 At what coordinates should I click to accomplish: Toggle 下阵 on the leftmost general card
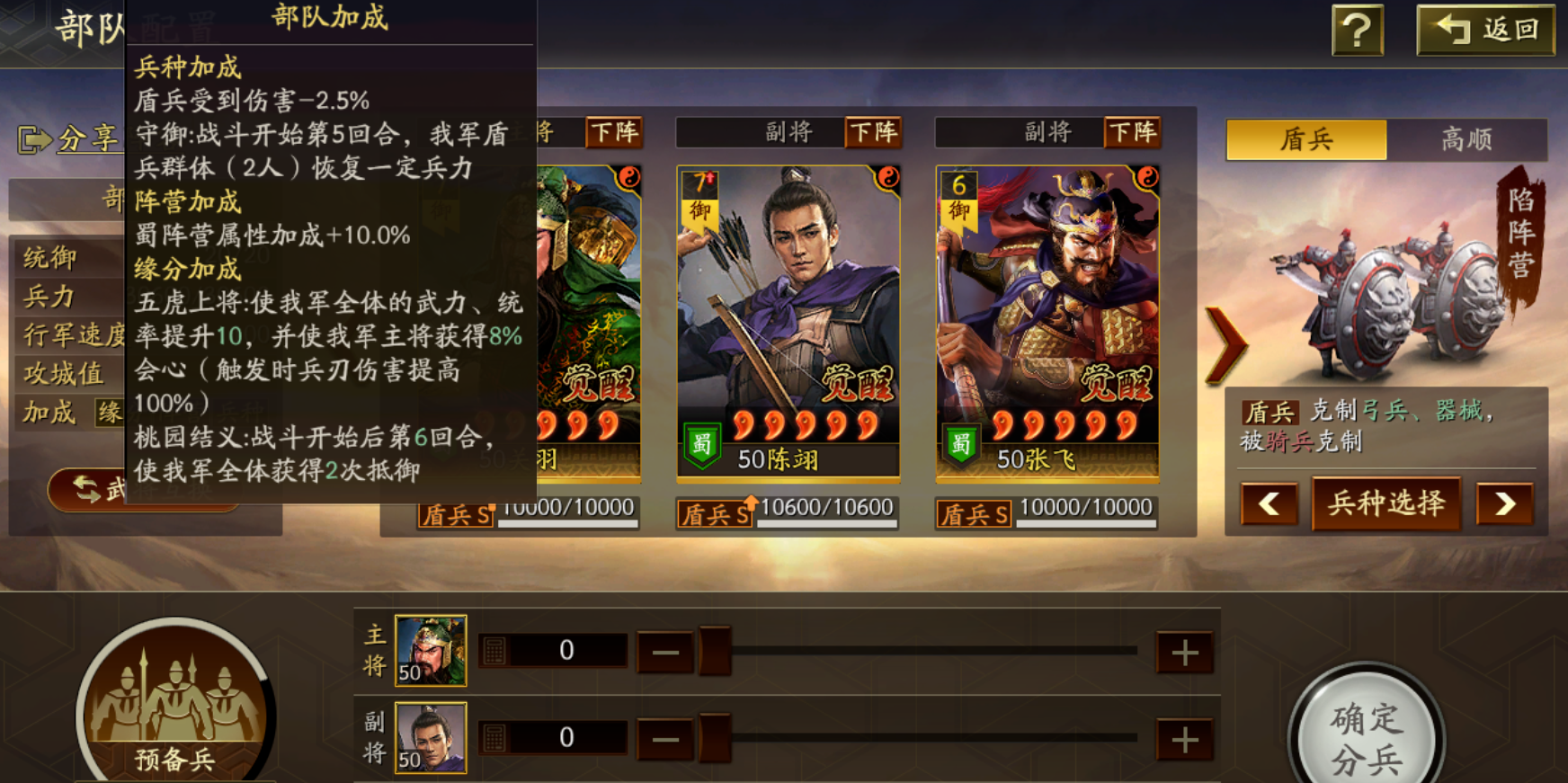[x=614, y=133]
